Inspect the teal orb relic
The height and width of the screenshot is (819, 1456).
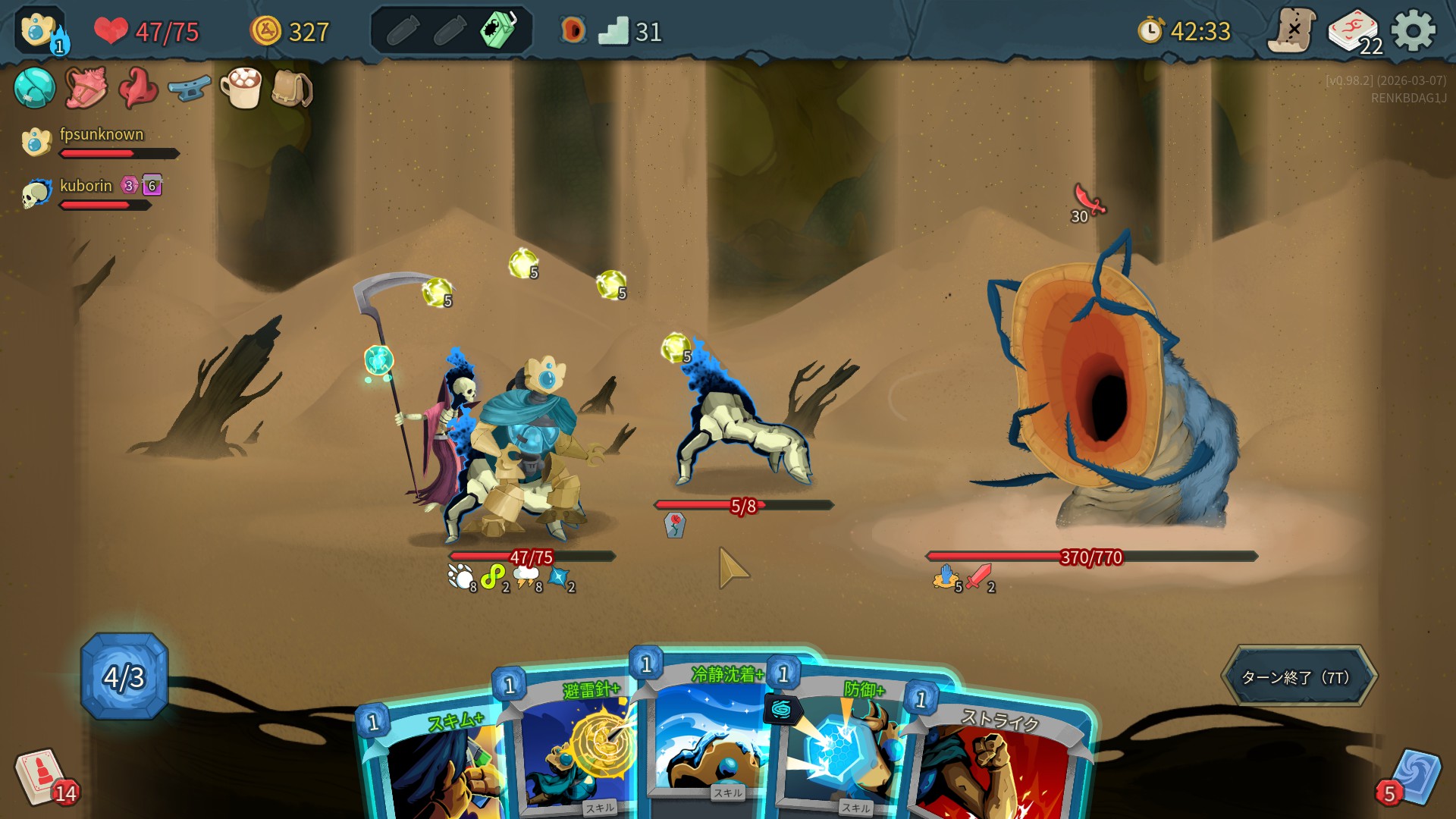(x=34, y=88)
